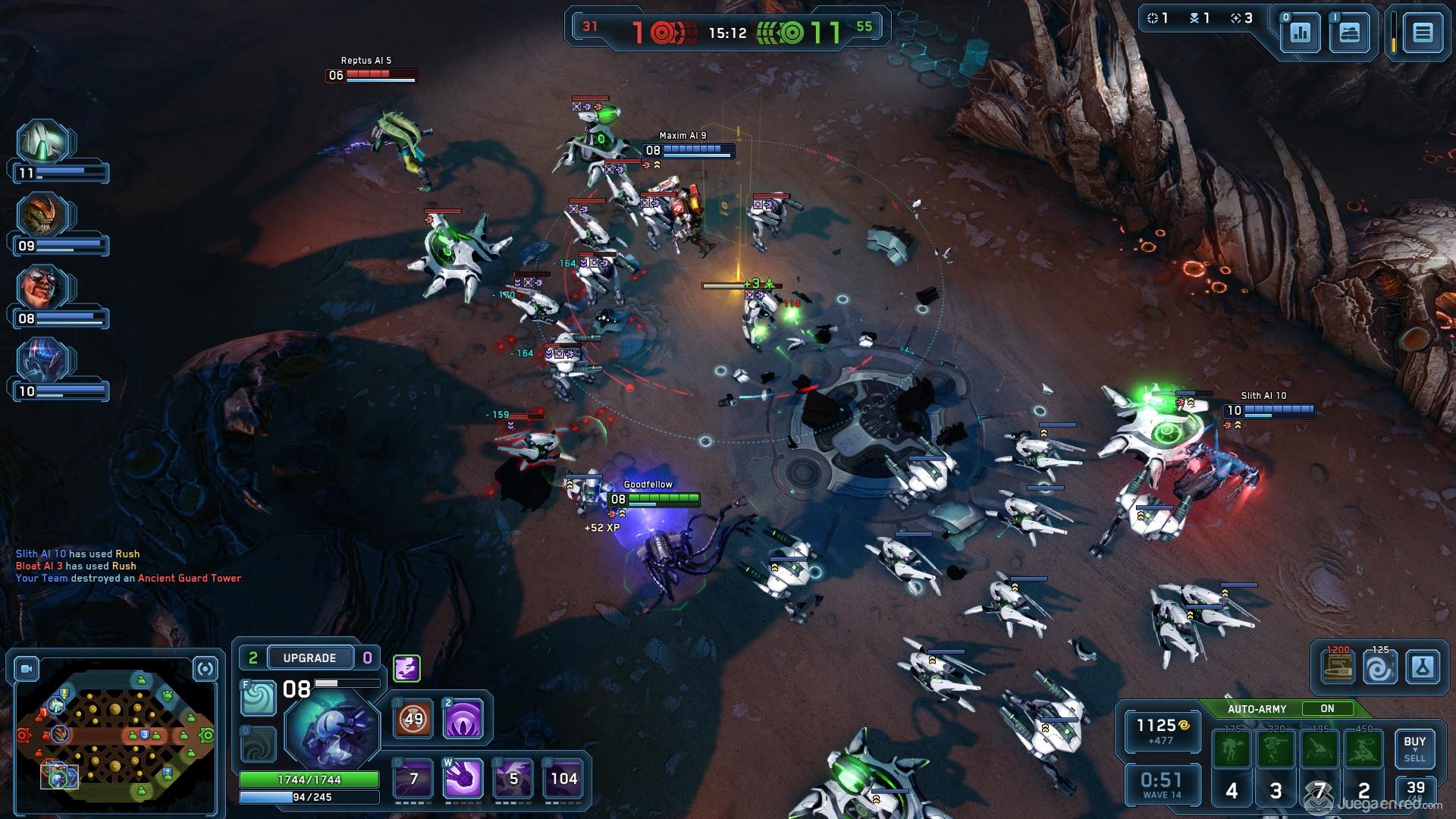Activate the F swirl teleport ability
Image resolution: width=1456 pixels, height=819 pixels.
coord(258,698)
